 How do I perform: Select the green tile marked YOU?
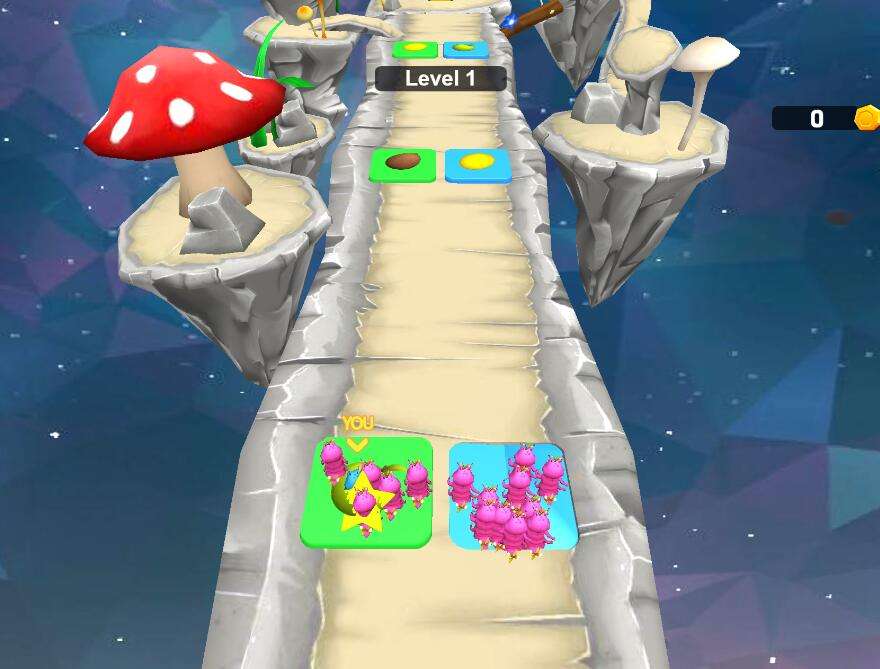pos(367,492)
